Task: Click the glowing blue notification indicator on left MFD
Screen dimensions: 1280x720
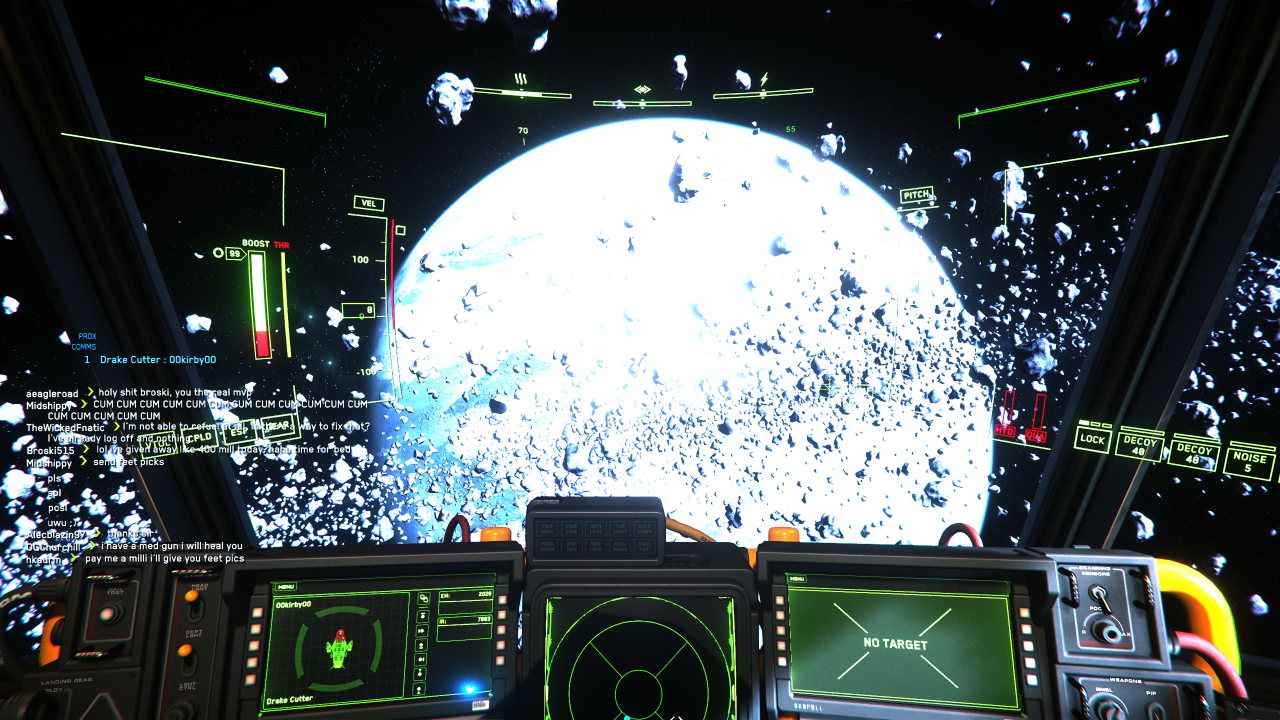Action: [470, 688]
